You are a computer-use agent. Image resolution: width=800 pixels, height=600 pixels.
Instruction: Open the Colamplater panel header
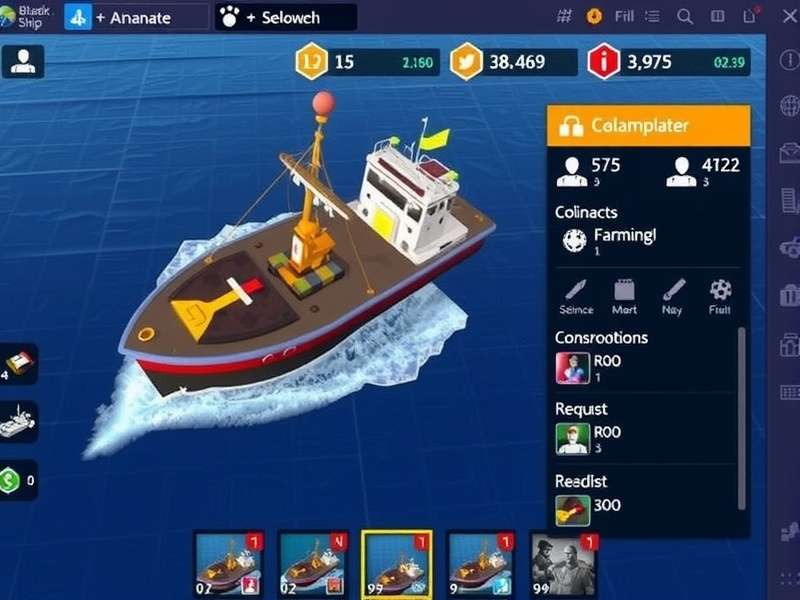point(648,126)
